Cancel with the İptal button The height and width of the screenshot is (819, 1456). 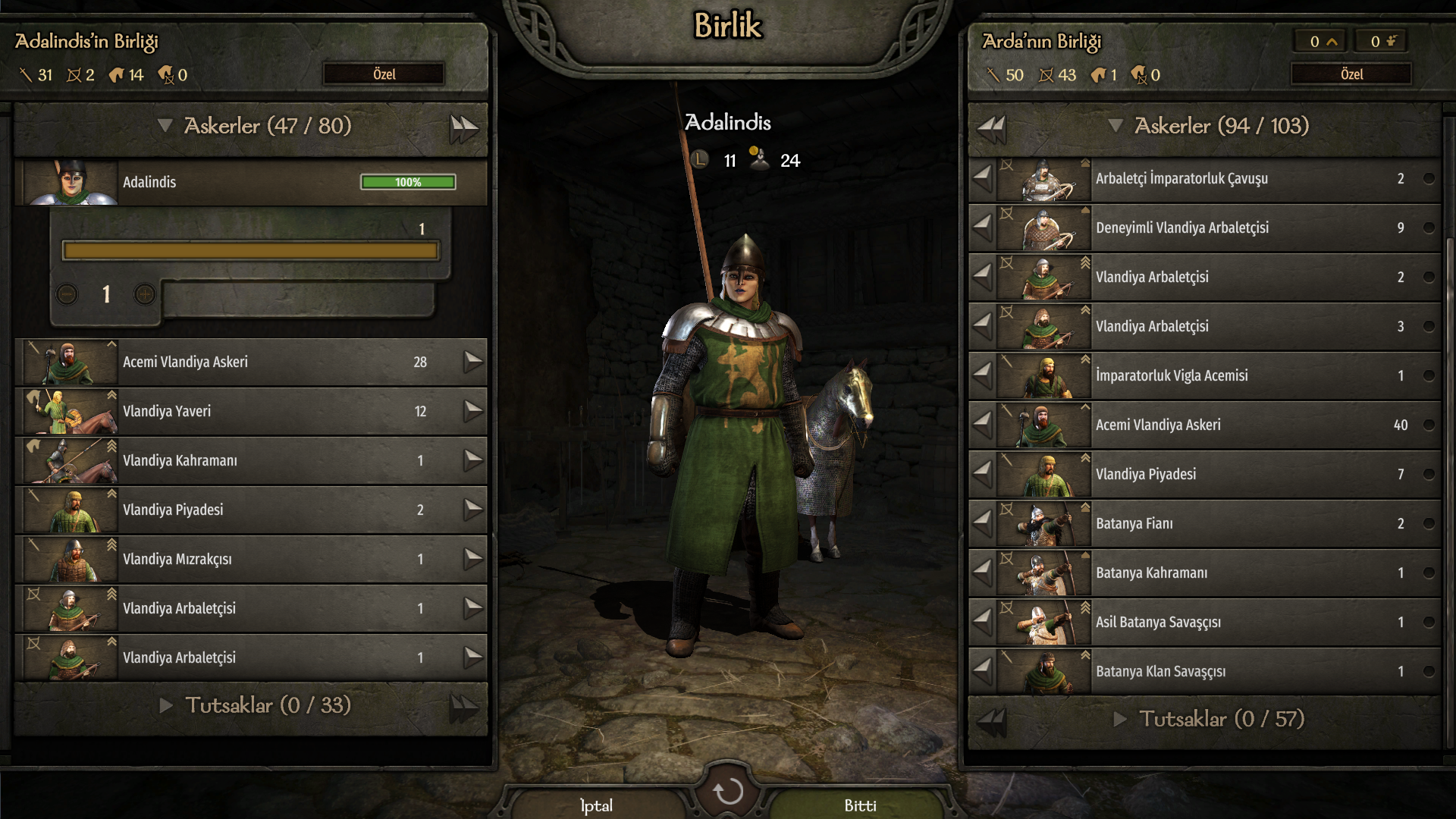click(596, 805)
